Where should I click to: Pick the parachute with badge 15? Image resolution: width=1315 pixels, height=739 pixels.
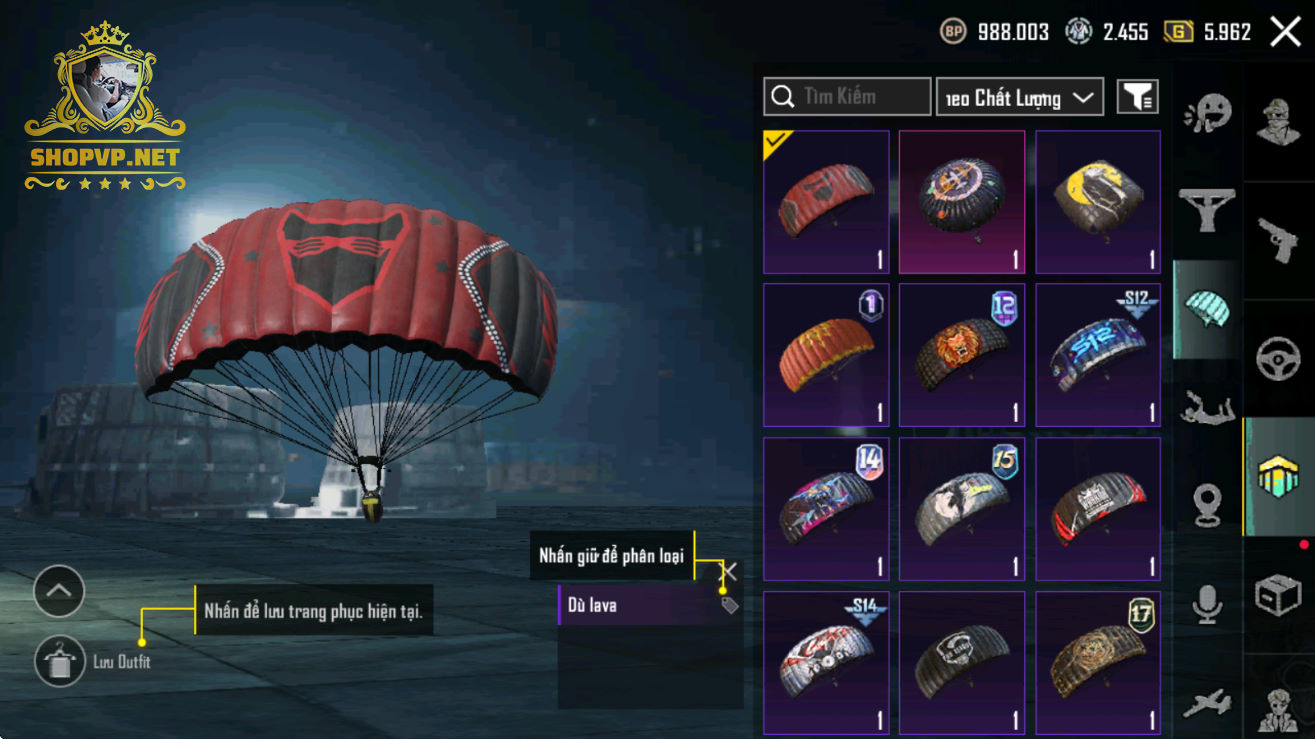pyautogui.click(x=962, y=509)
